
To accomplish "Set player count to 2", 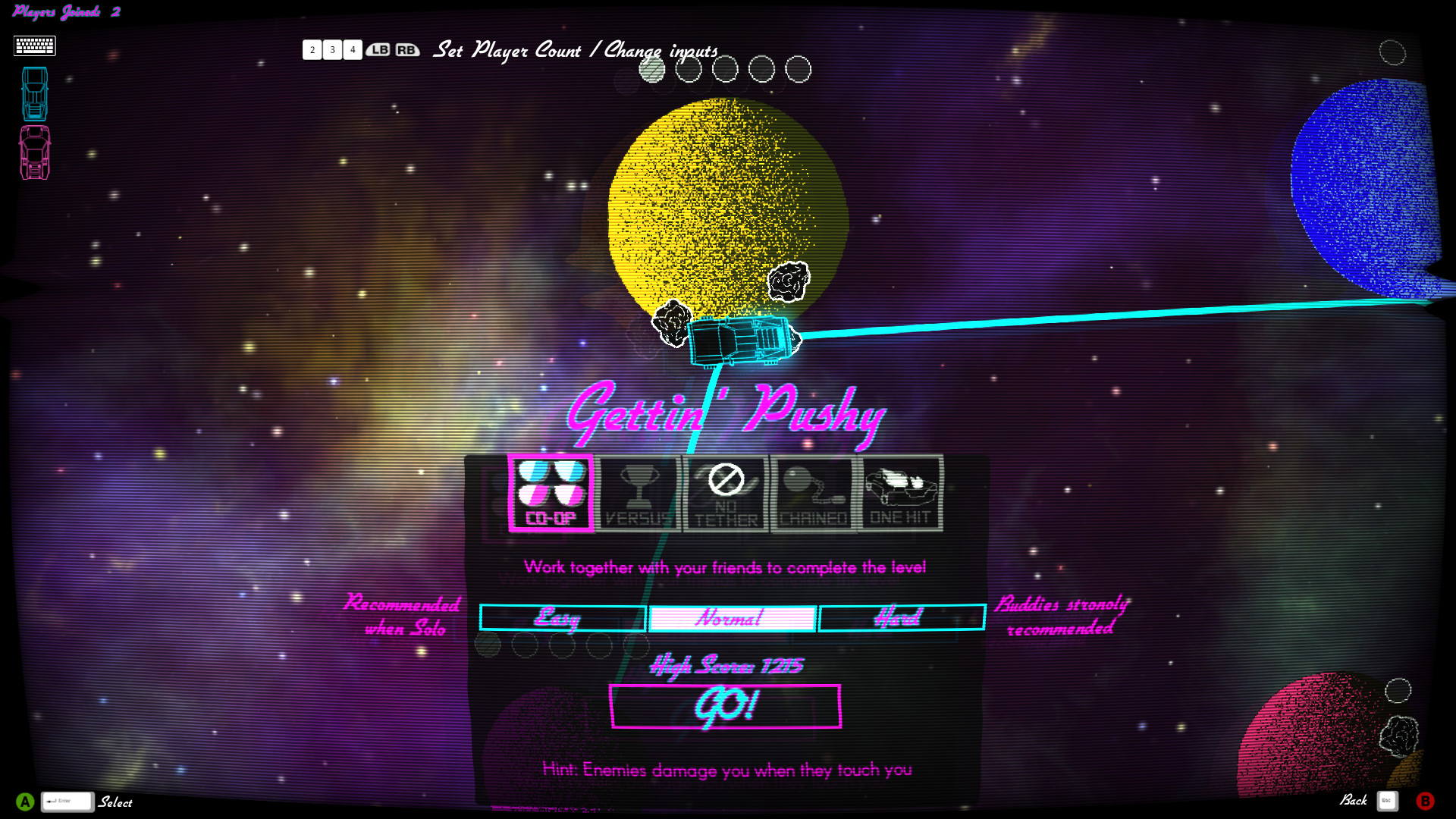I will point(312,50).
